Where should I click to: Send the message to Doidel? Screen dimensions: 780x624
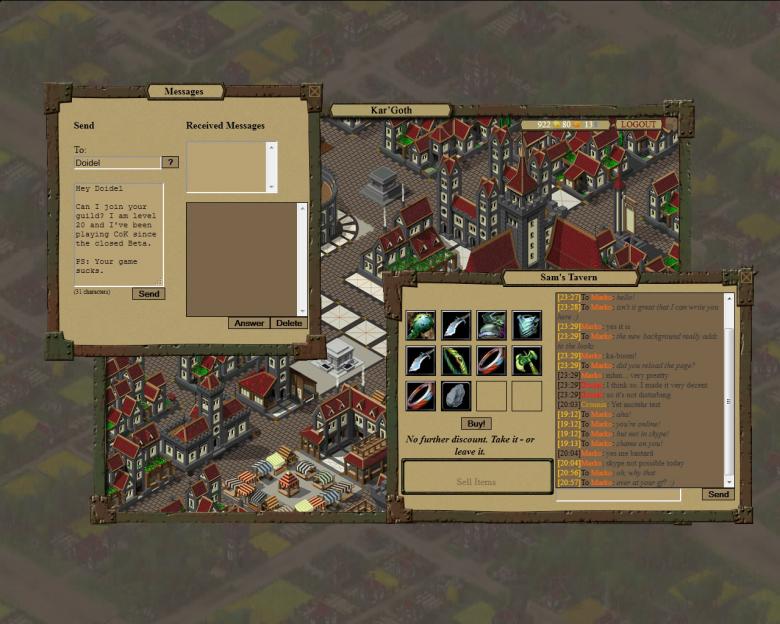tap(148, 294)
